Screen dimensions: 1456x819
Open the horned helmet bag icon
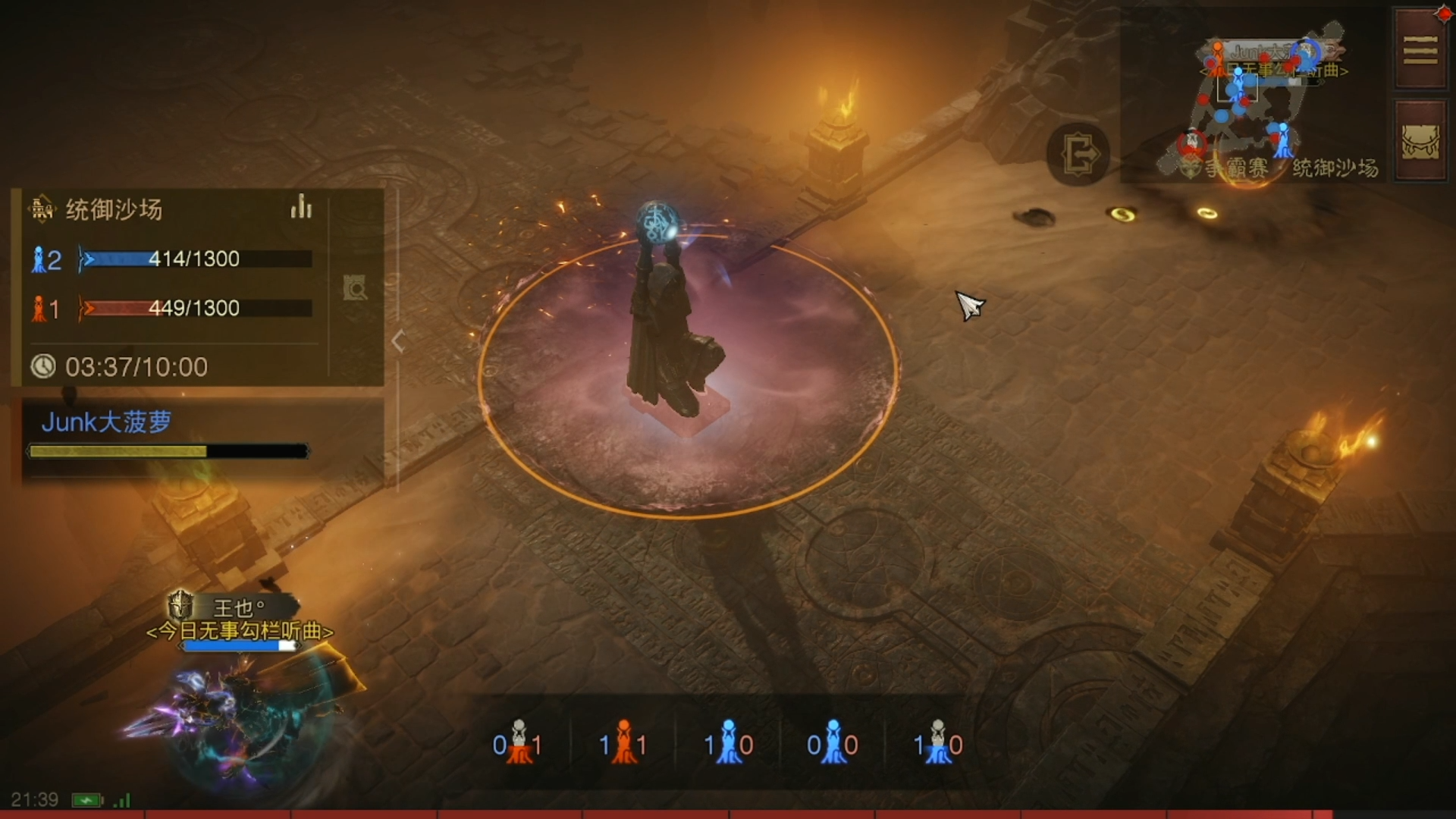(1420, 141)
